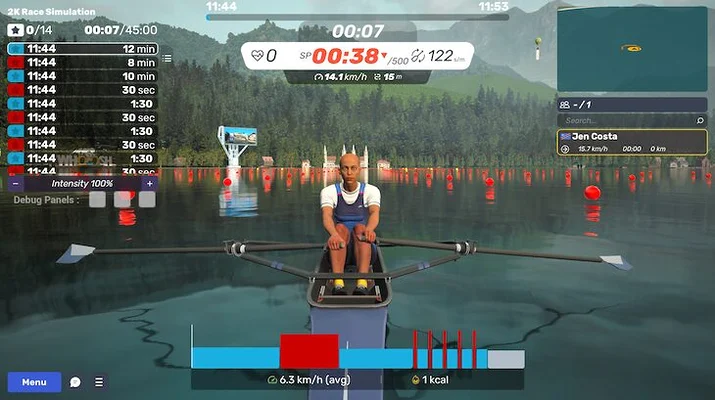Viewport: 715px width, 400px height.
Task: Open the blue Menu button
Action: (34, 382)
